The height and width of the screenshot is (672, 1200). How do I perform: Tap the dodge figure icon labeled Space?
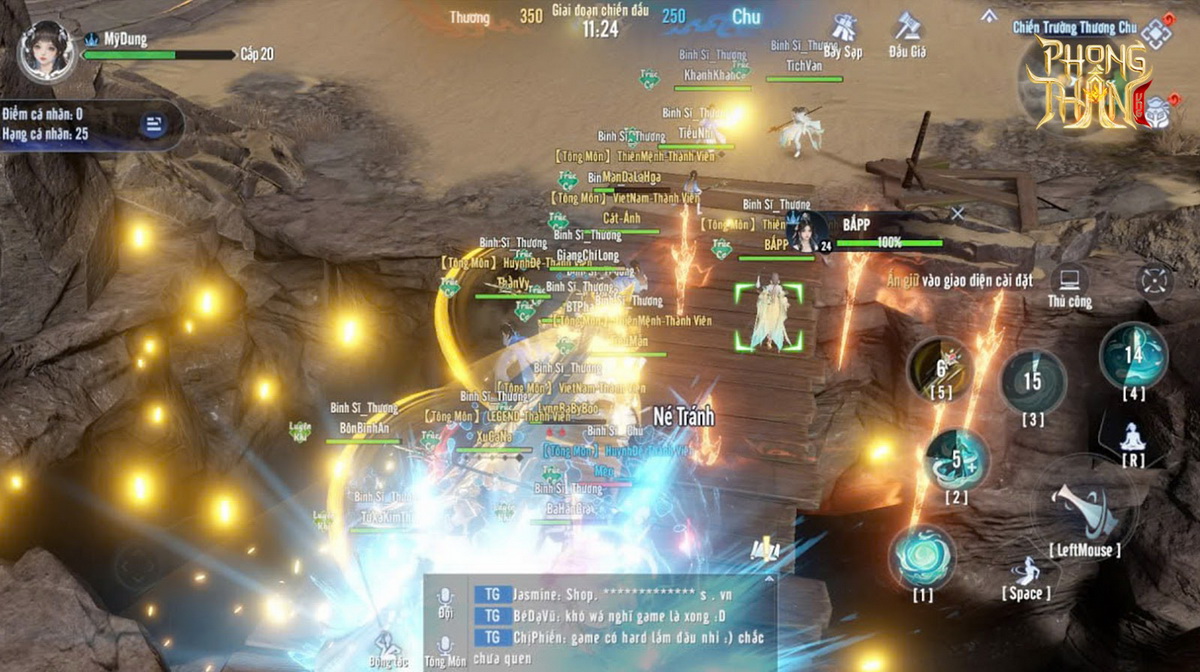click(1026, 571)
